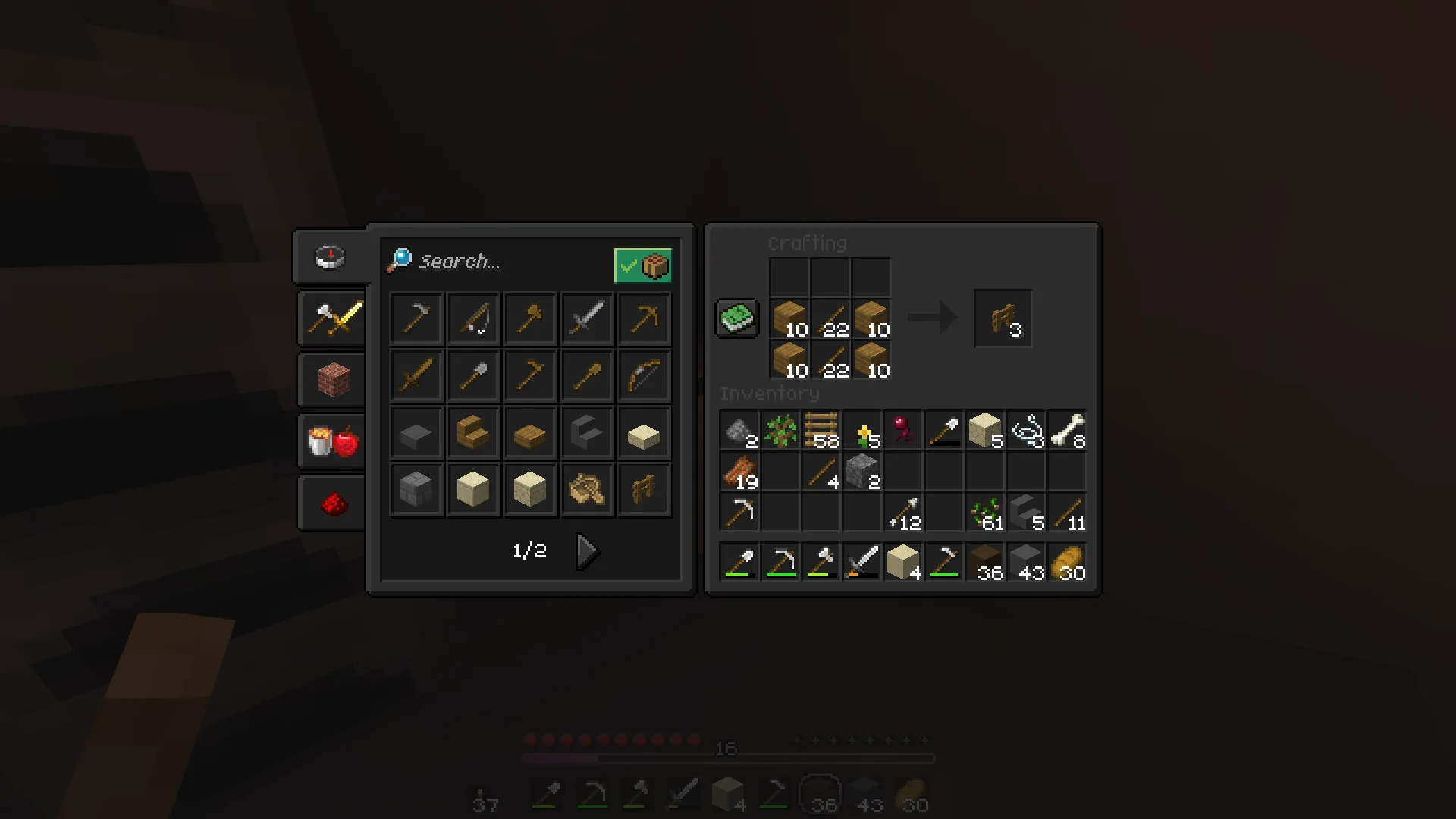1456x819 pixels.
Task: Select the wooden stairs recipe
Action: coord(472,433)
